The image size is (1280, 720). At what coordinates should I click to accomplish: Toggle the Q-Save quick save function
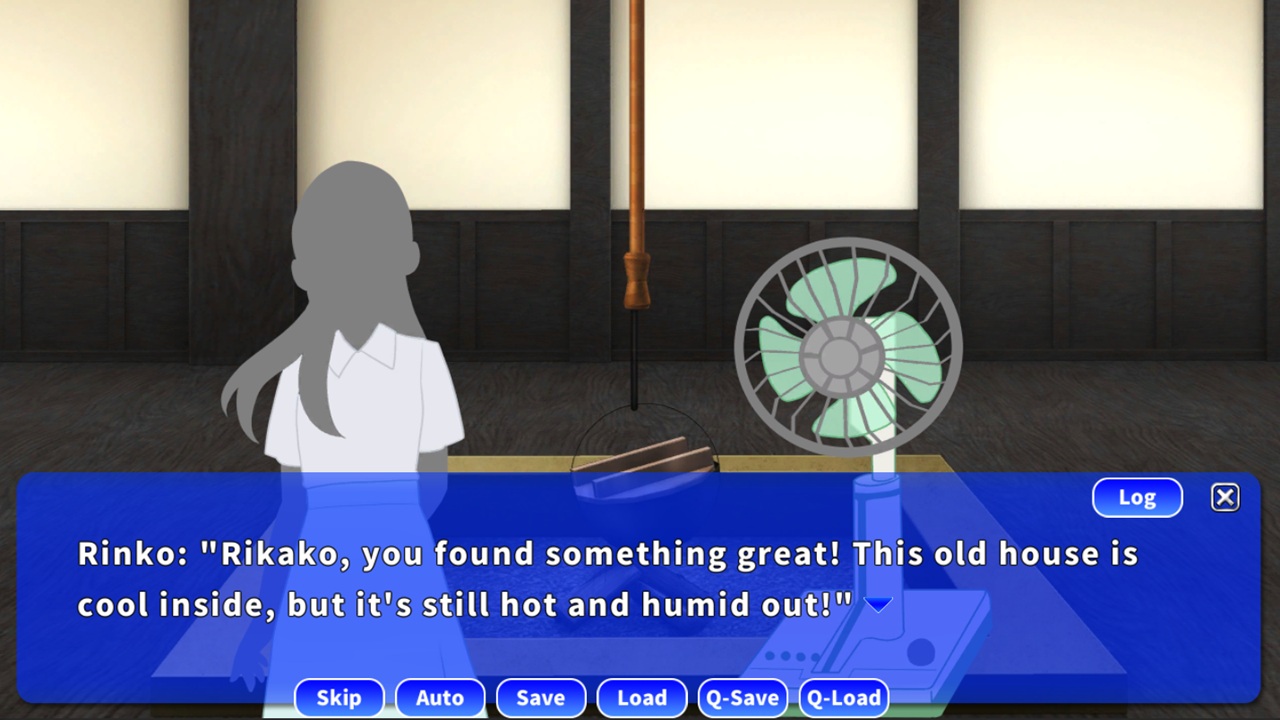coord(742,698)
